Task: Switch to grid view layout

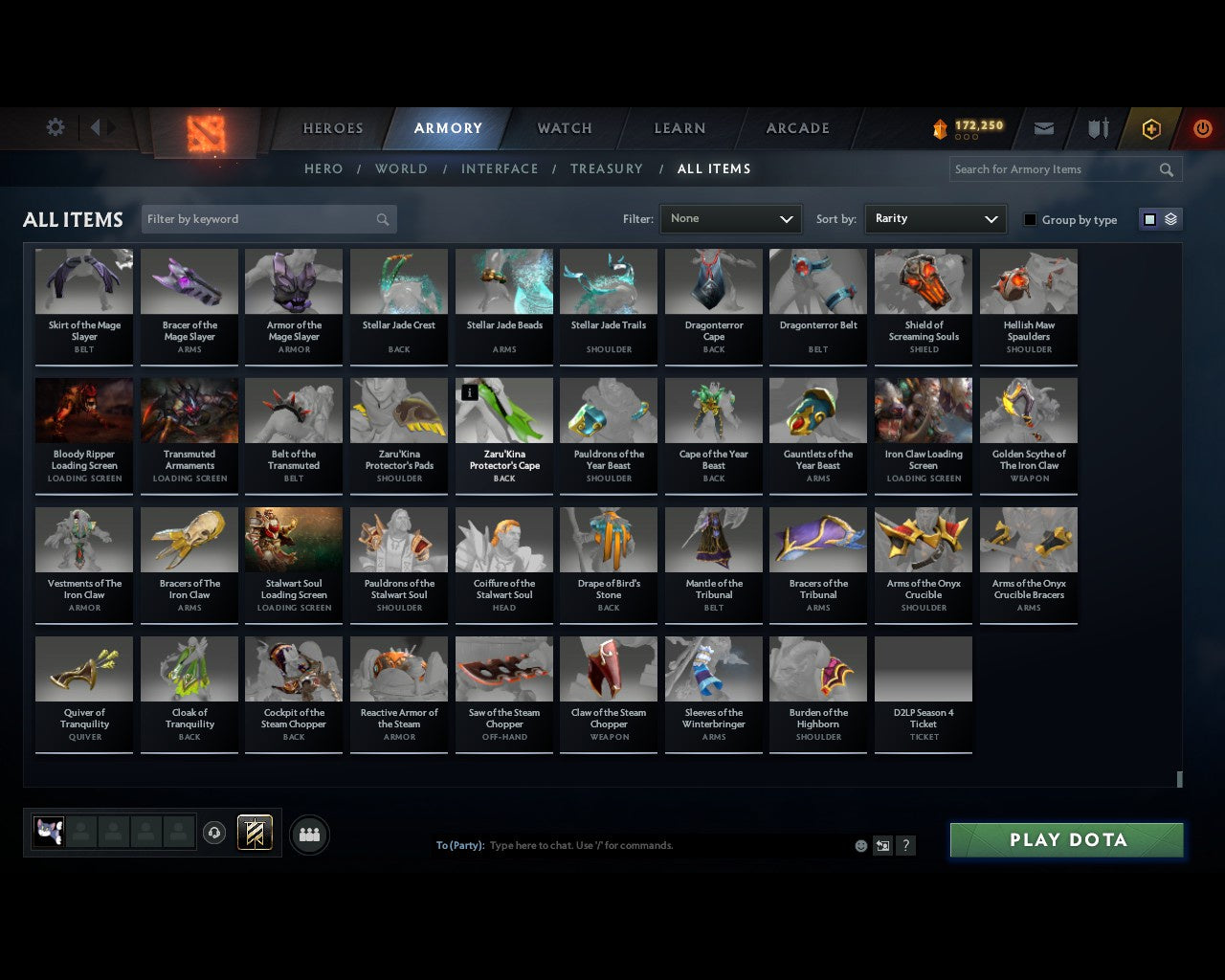Action: point(1148,218)
